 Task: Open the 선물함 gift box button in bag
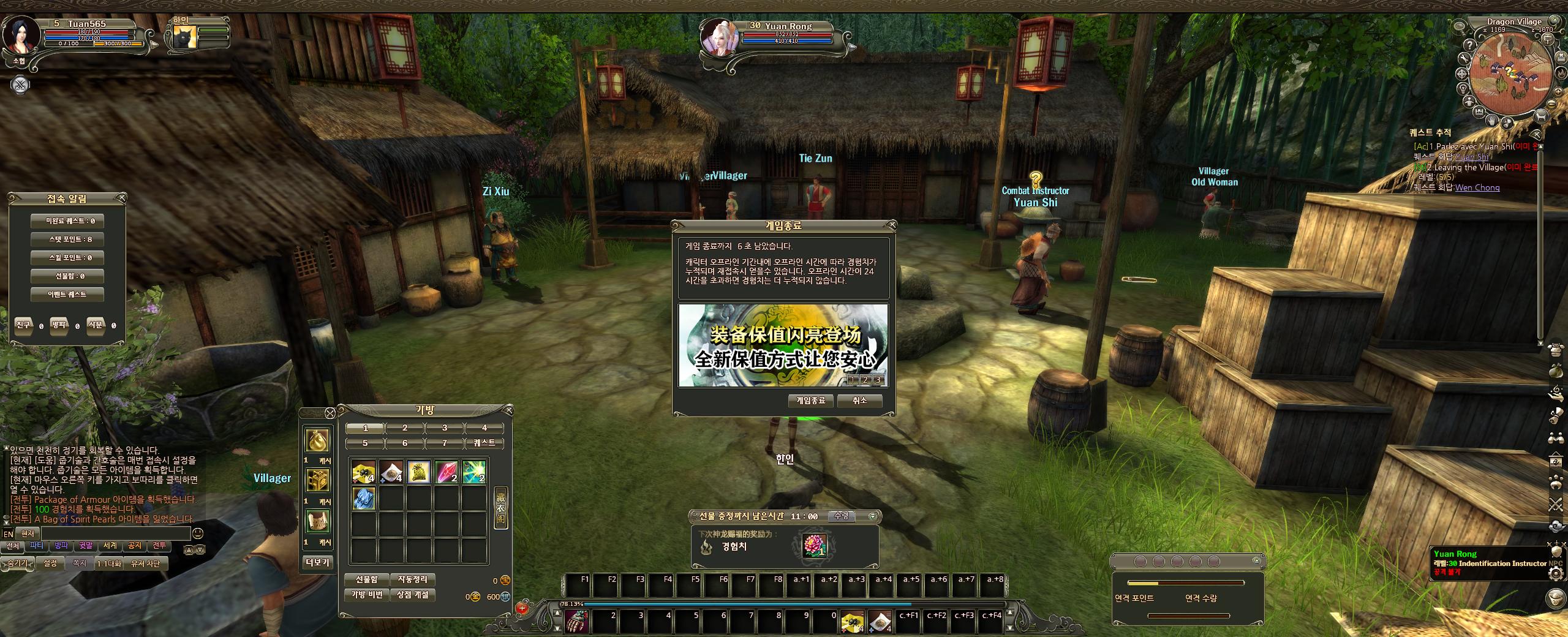coord(366,579)
